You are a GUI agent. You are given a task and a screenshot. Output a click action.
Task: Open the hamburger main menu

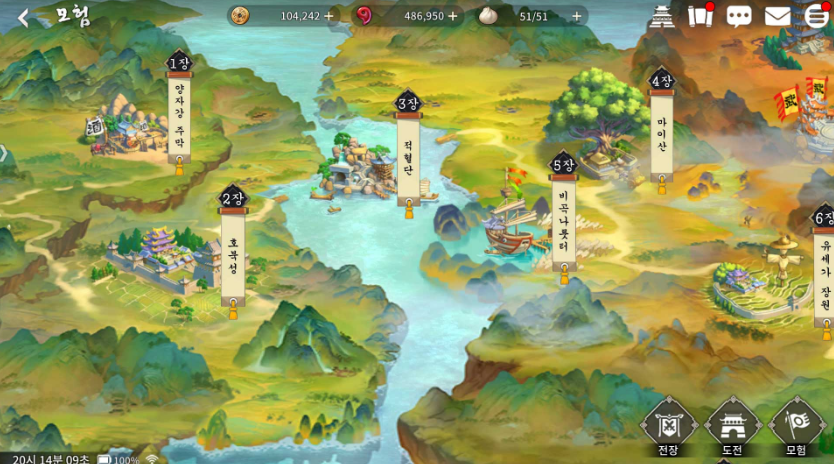point(816,17)
